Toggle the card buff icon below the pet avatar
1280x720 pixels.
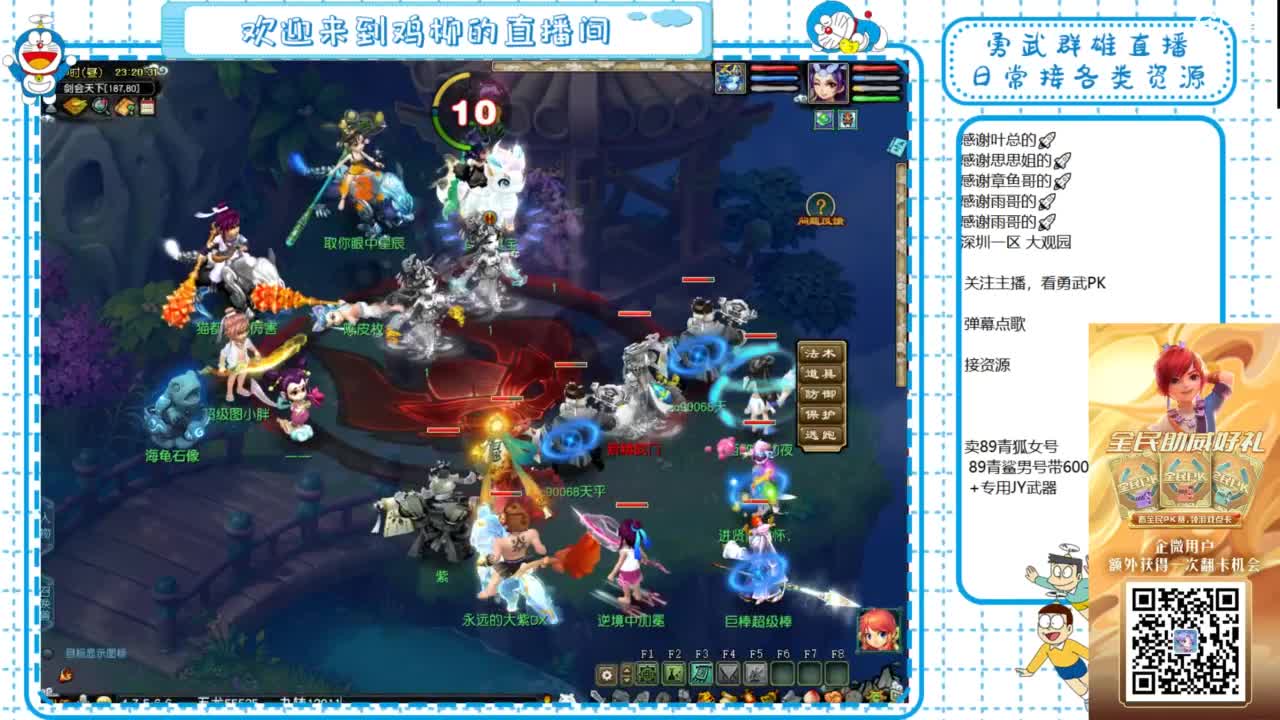click(x=848, y=121)
